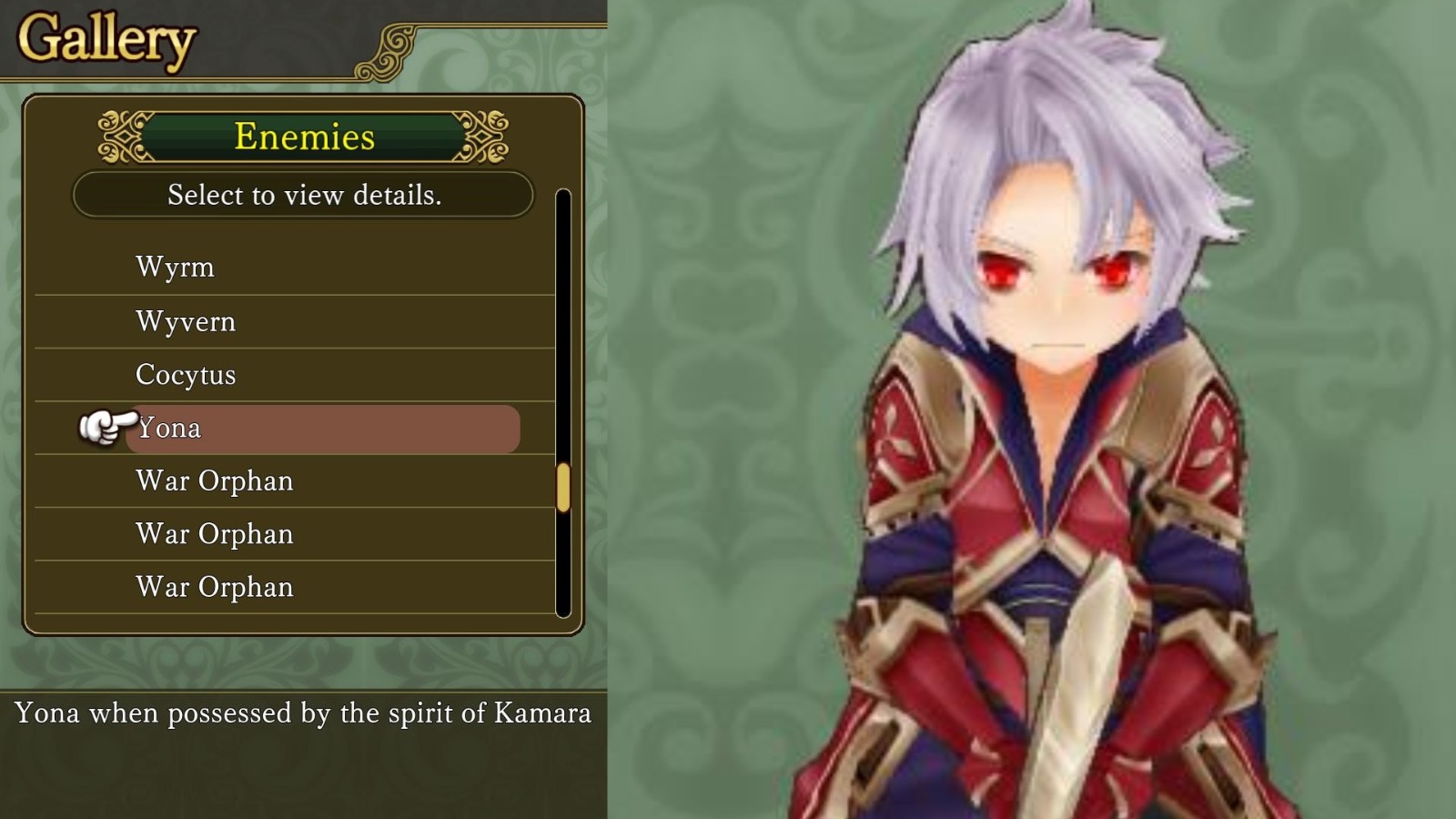This screenshot has height=819, width=1456.
Task: Click the gold scroll ornament right of Enemies header
Action: point(486,138)
